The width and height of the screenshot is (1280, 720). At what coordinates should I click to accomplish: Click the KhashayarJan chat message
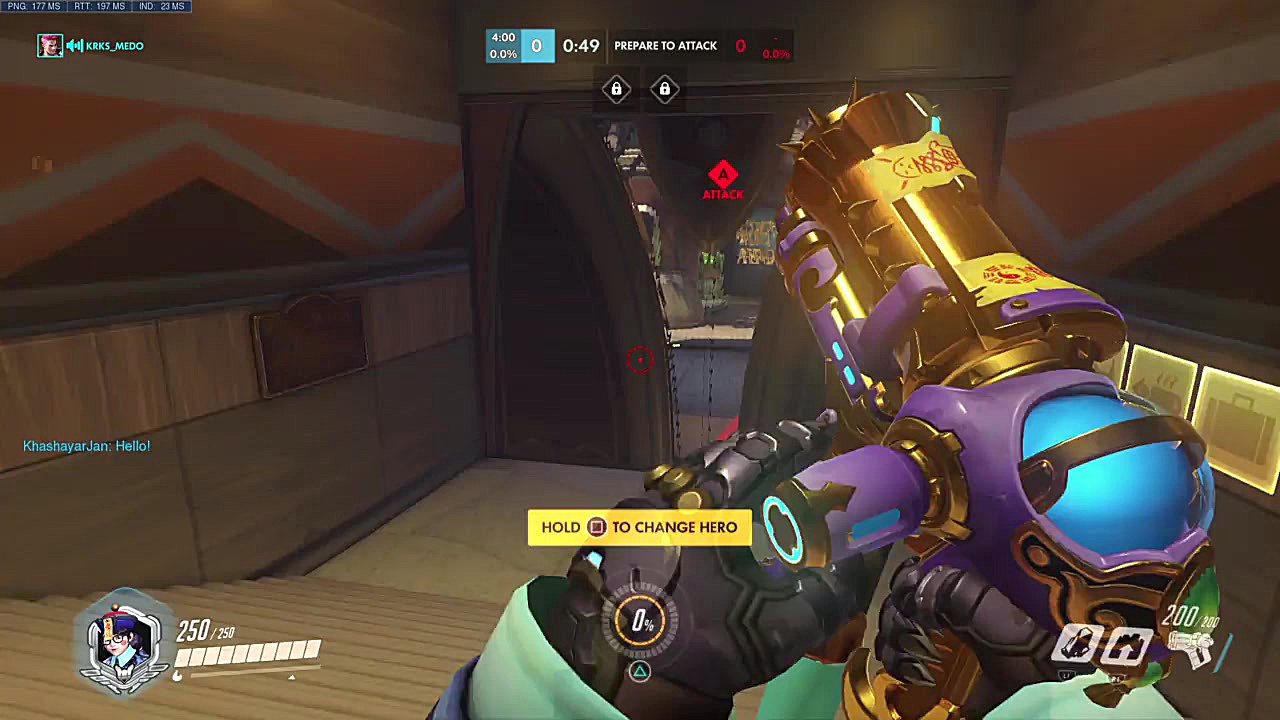pyautogui.click(x=85, y=445)
